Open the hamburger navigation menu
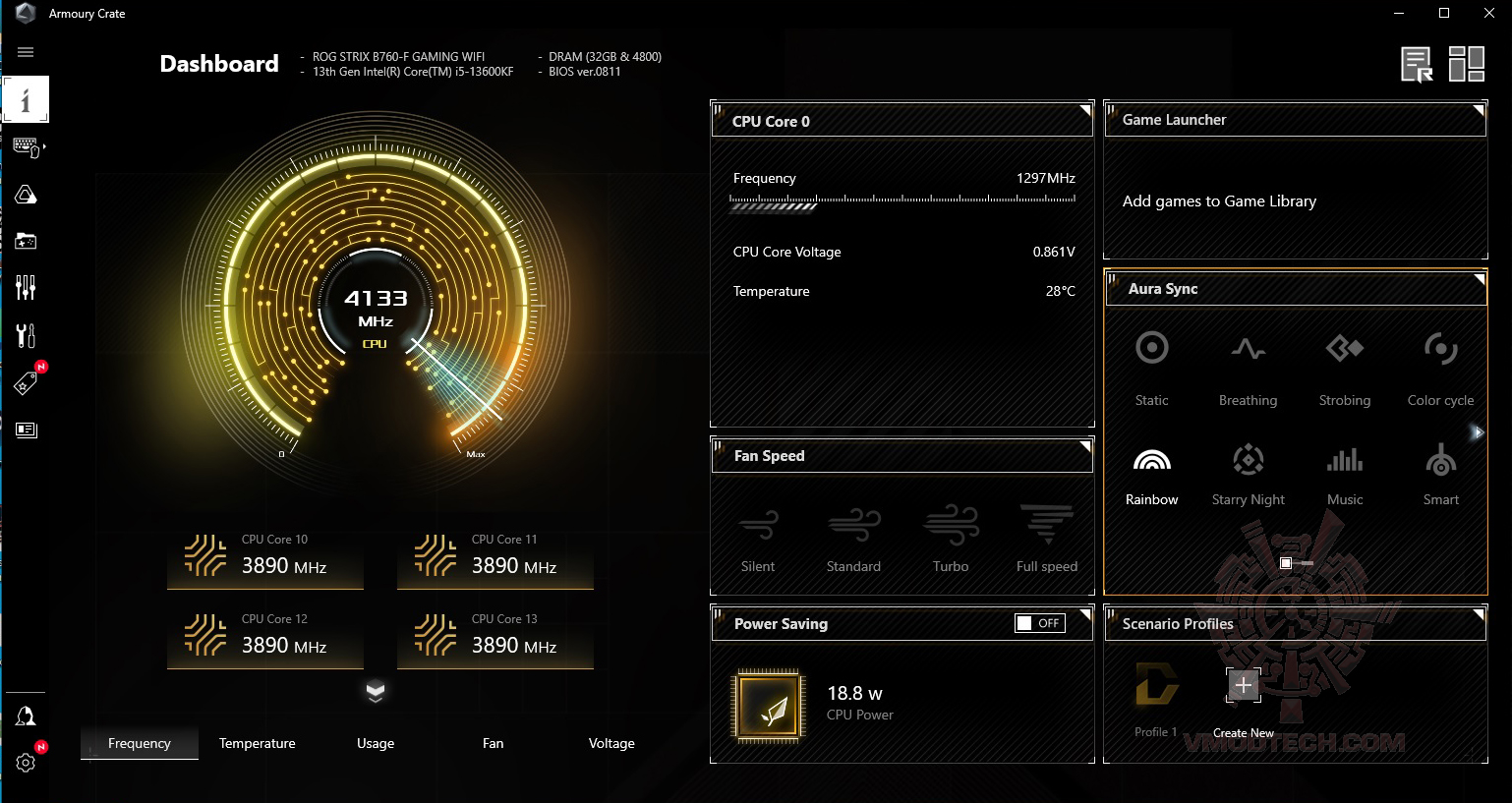1512x803 pixels. point(26,52)
